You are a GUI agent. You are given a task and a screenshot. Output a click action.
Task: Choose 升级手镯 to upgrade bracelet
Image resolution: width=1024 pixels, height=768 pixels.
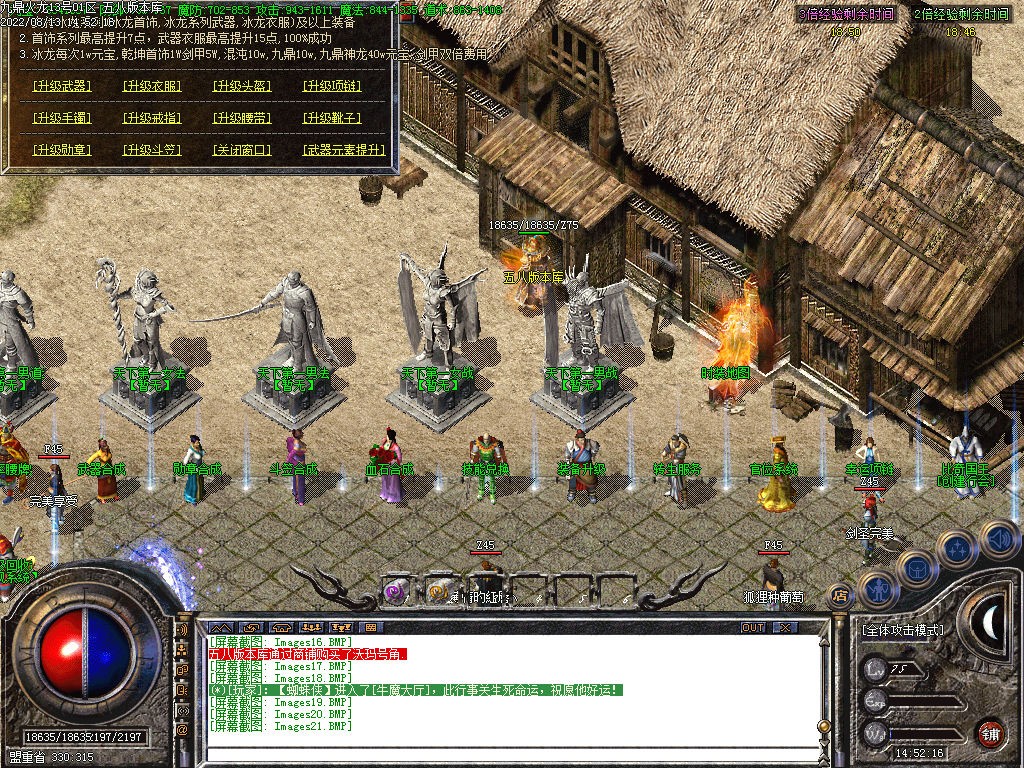62,118
